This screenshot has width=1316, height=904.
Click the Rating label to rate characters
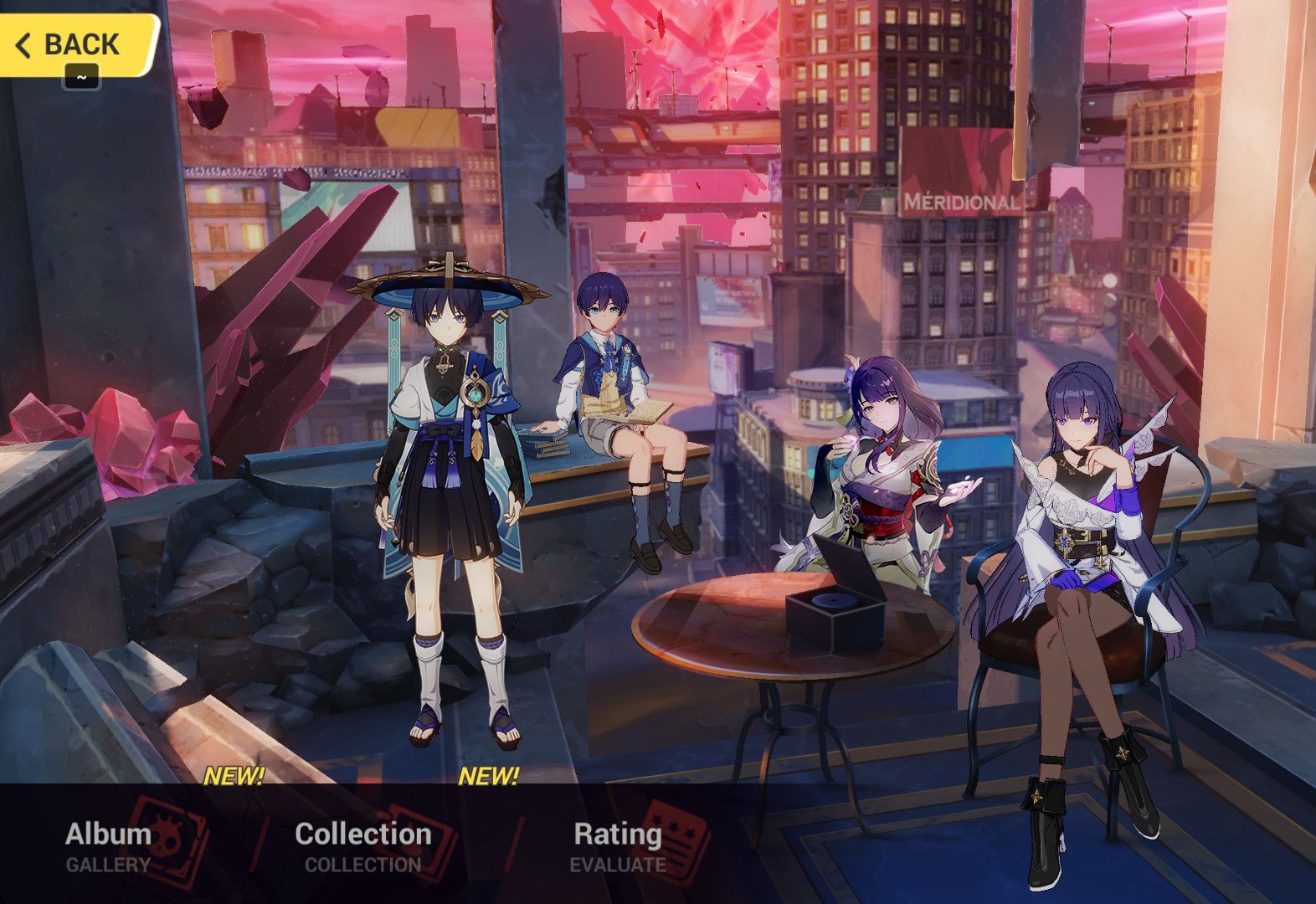[617, 833]
